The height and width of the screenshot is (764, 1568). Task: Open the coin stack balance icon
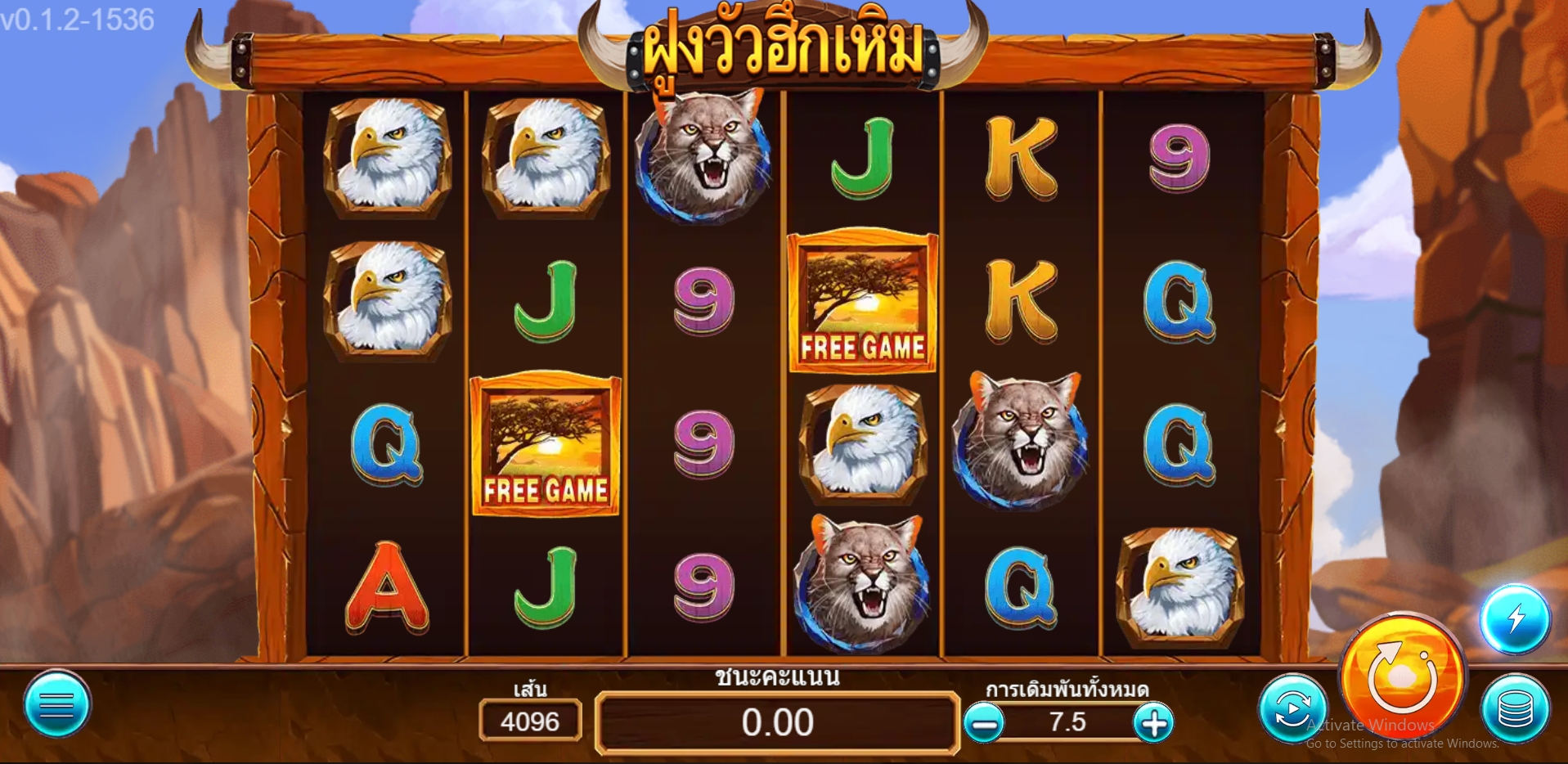pyautogui.click(x=1517, y=708)
